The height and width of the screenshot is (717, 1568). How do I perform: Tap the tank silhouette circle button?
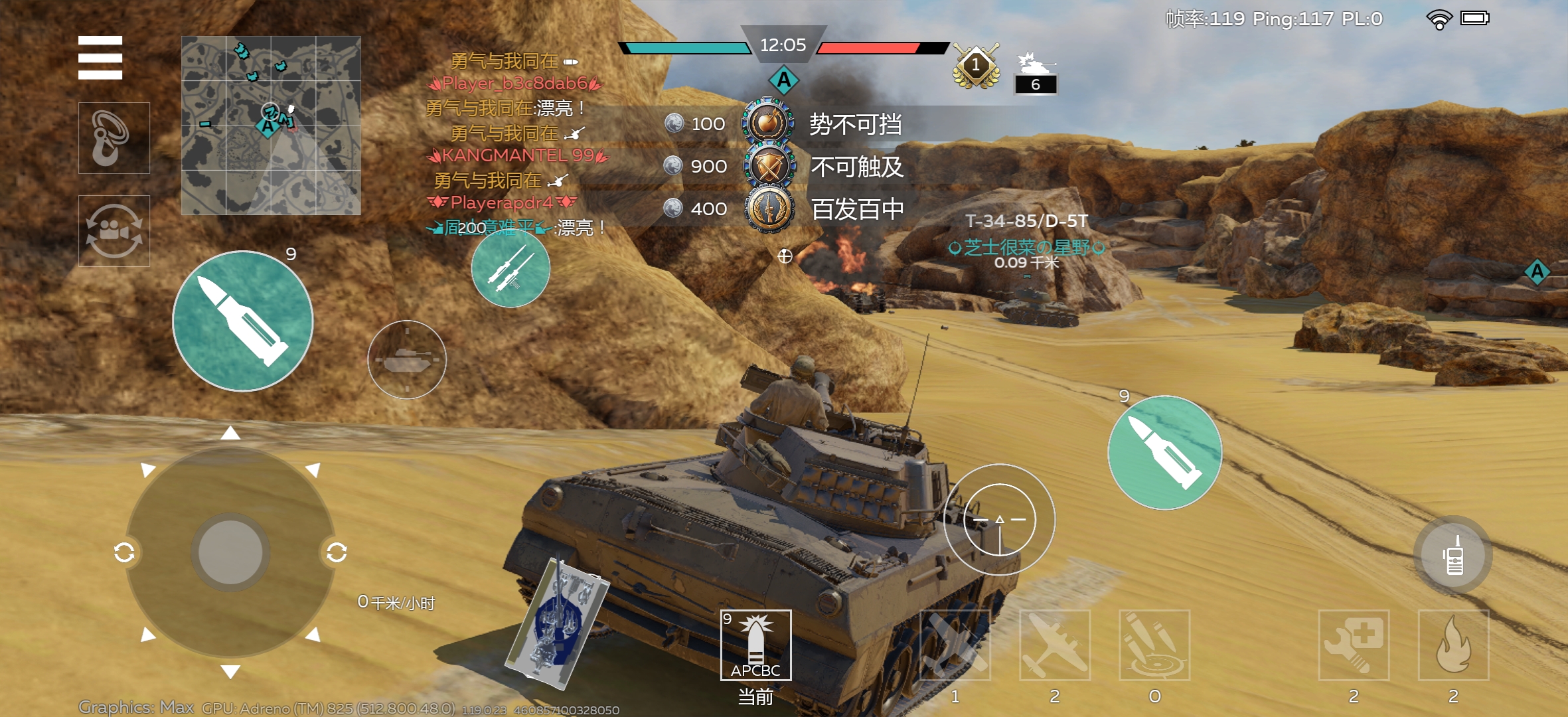click(x=406, y=360)
